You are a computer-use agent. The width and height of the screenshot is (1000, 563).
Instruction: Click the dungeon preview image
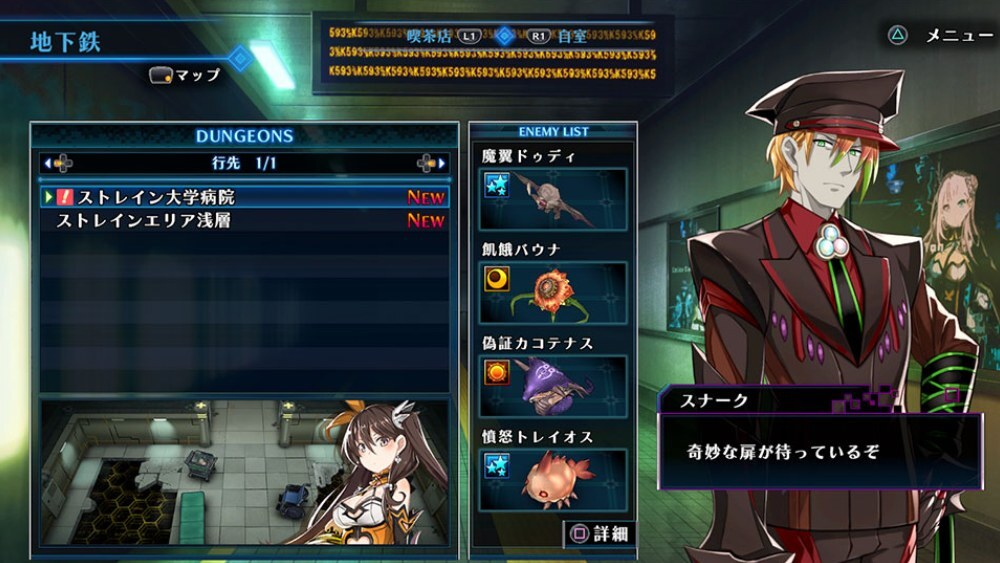244,471
